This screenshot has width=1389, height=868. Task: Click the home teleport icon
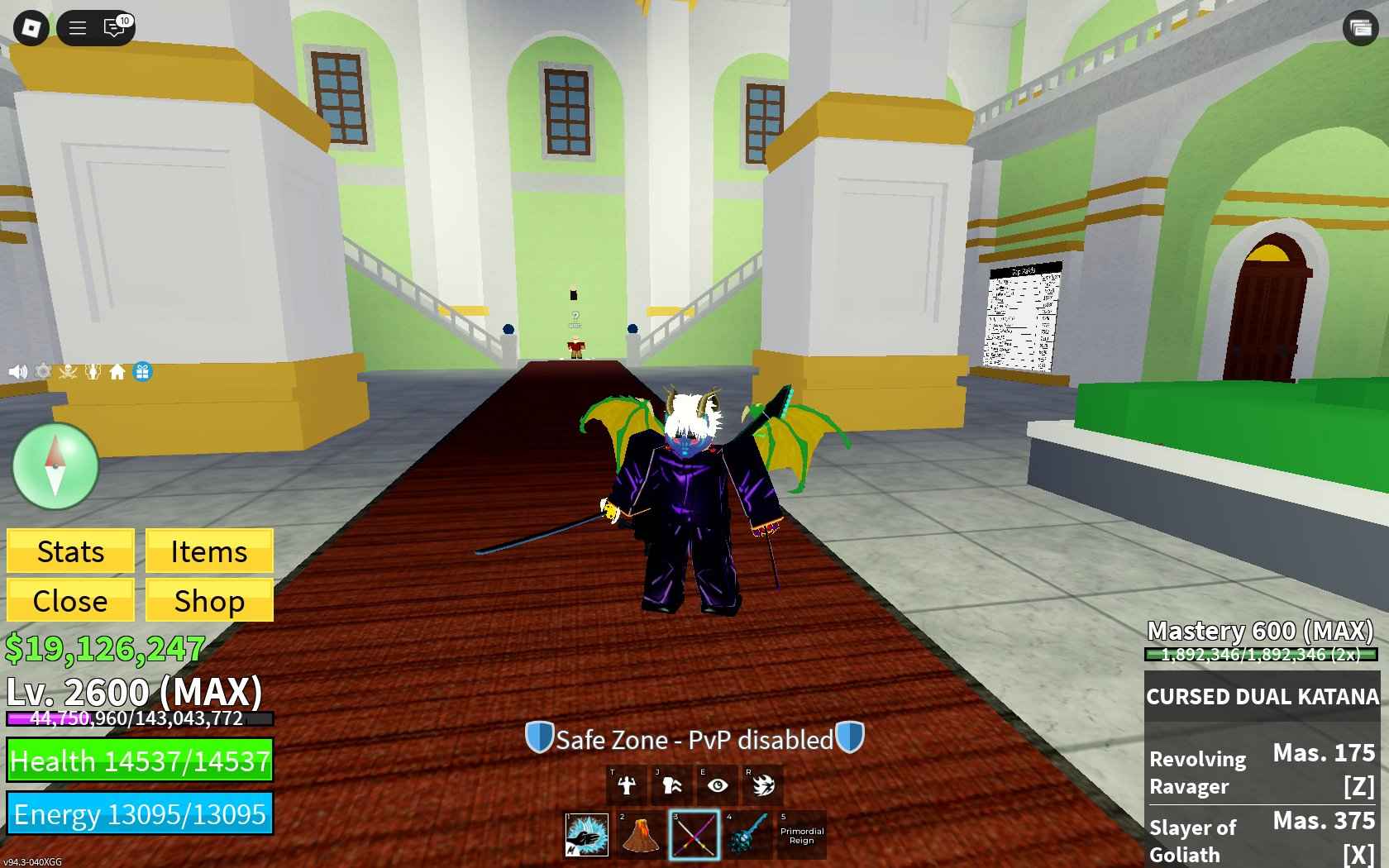pyautogui.click(x=117, y=371)
